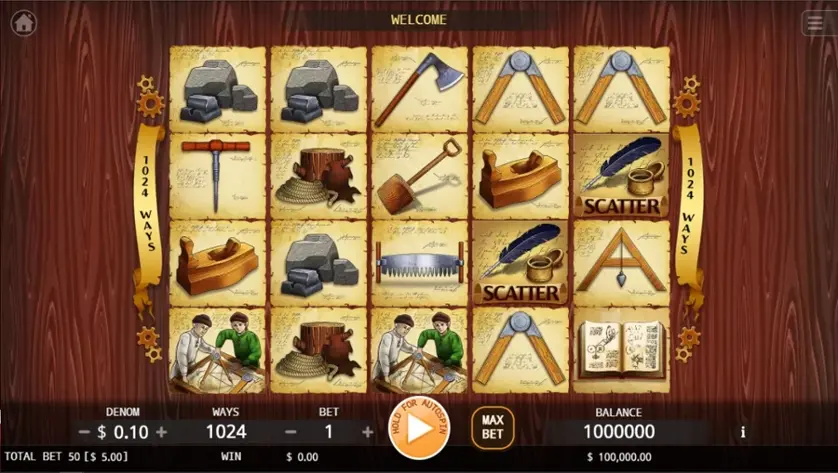Raise the bet amount
This screenshot has width=838, height=473.
367,432
